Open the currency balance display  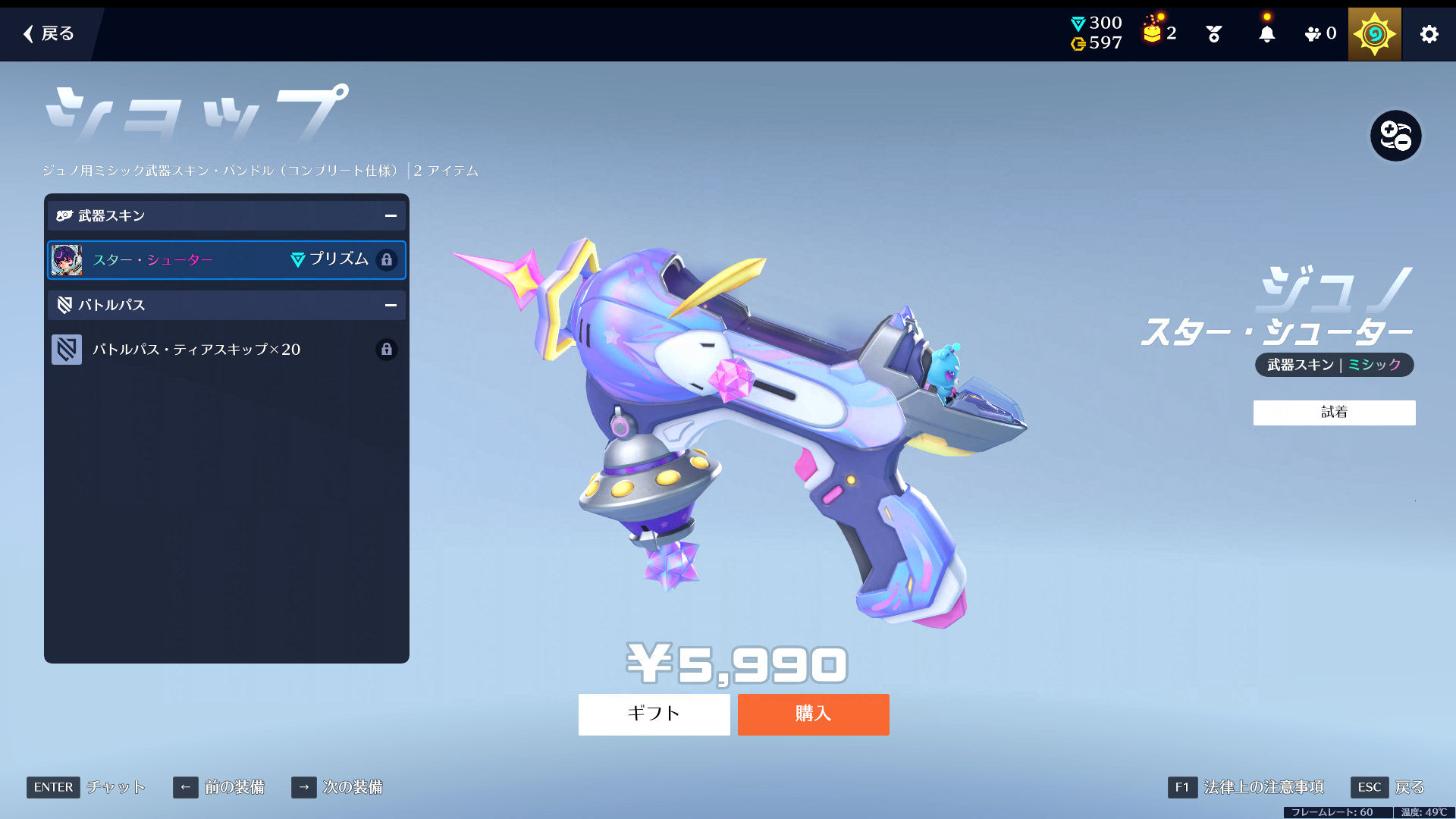(x=1096, y=33)
